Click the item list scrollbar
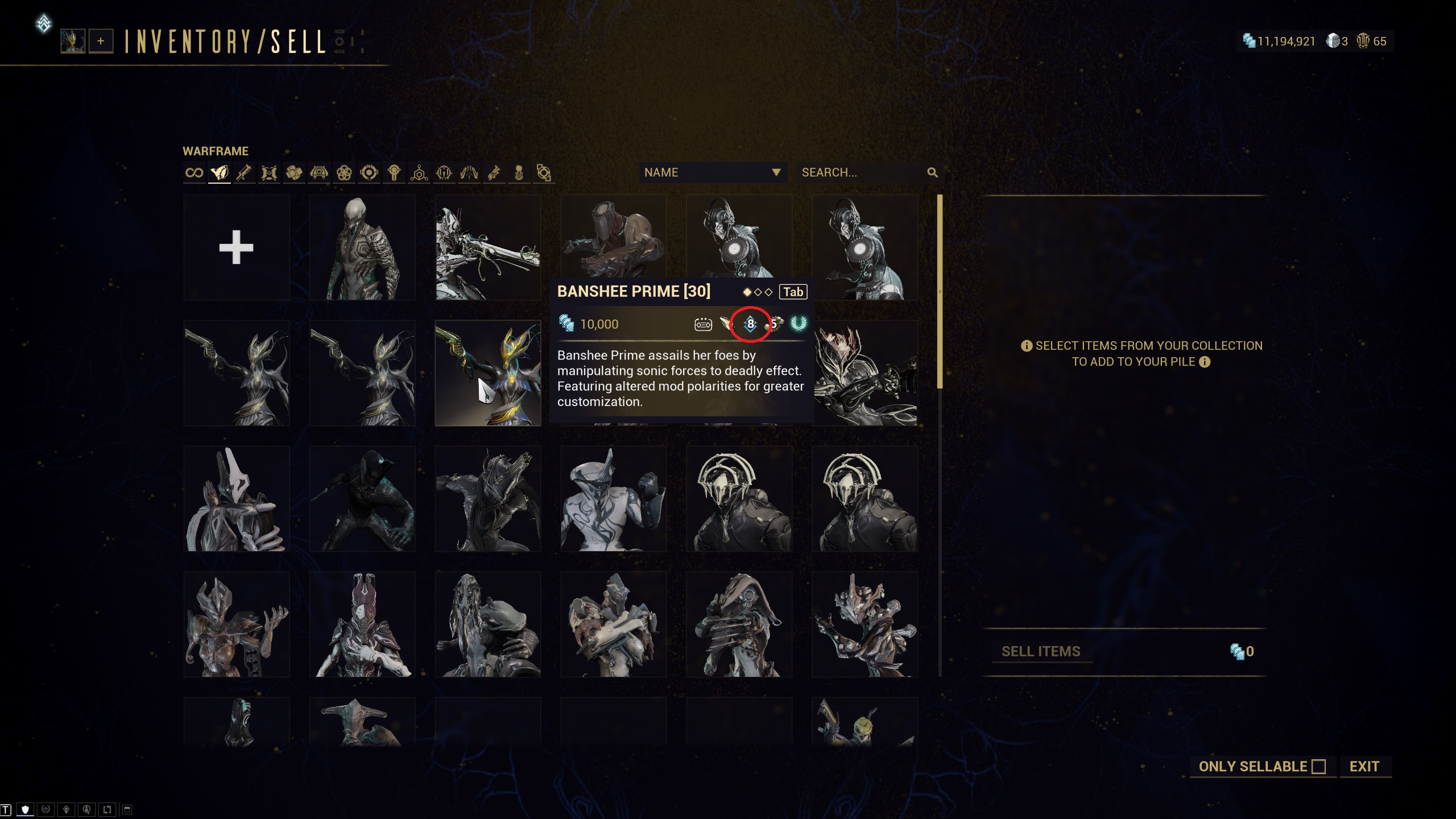This screenshot has height=819, width=1456. [940, 292]
